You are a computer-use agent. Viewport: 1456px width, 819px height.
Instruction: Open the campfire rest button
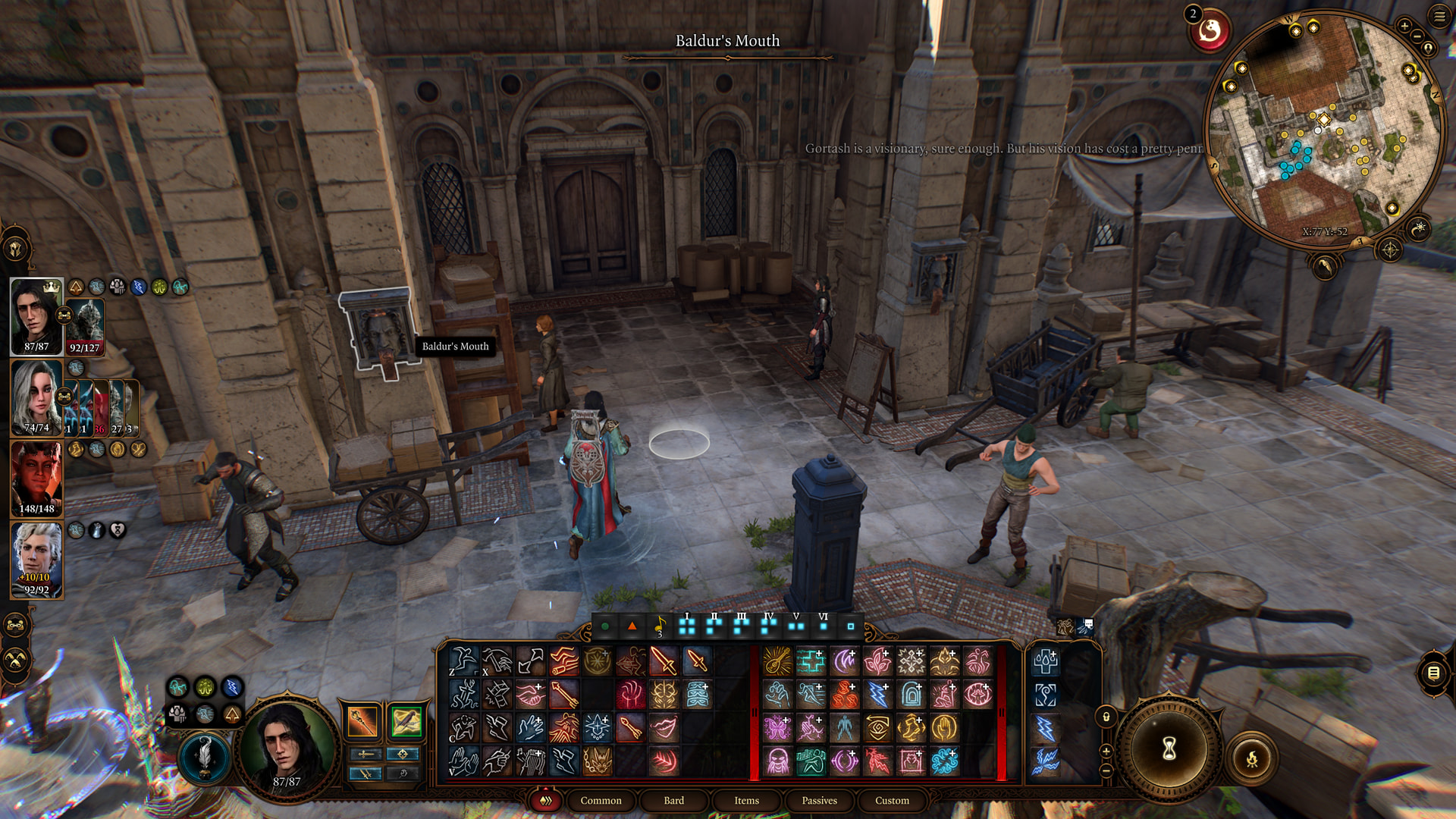pyautogui.click(x=1252, y=758)
